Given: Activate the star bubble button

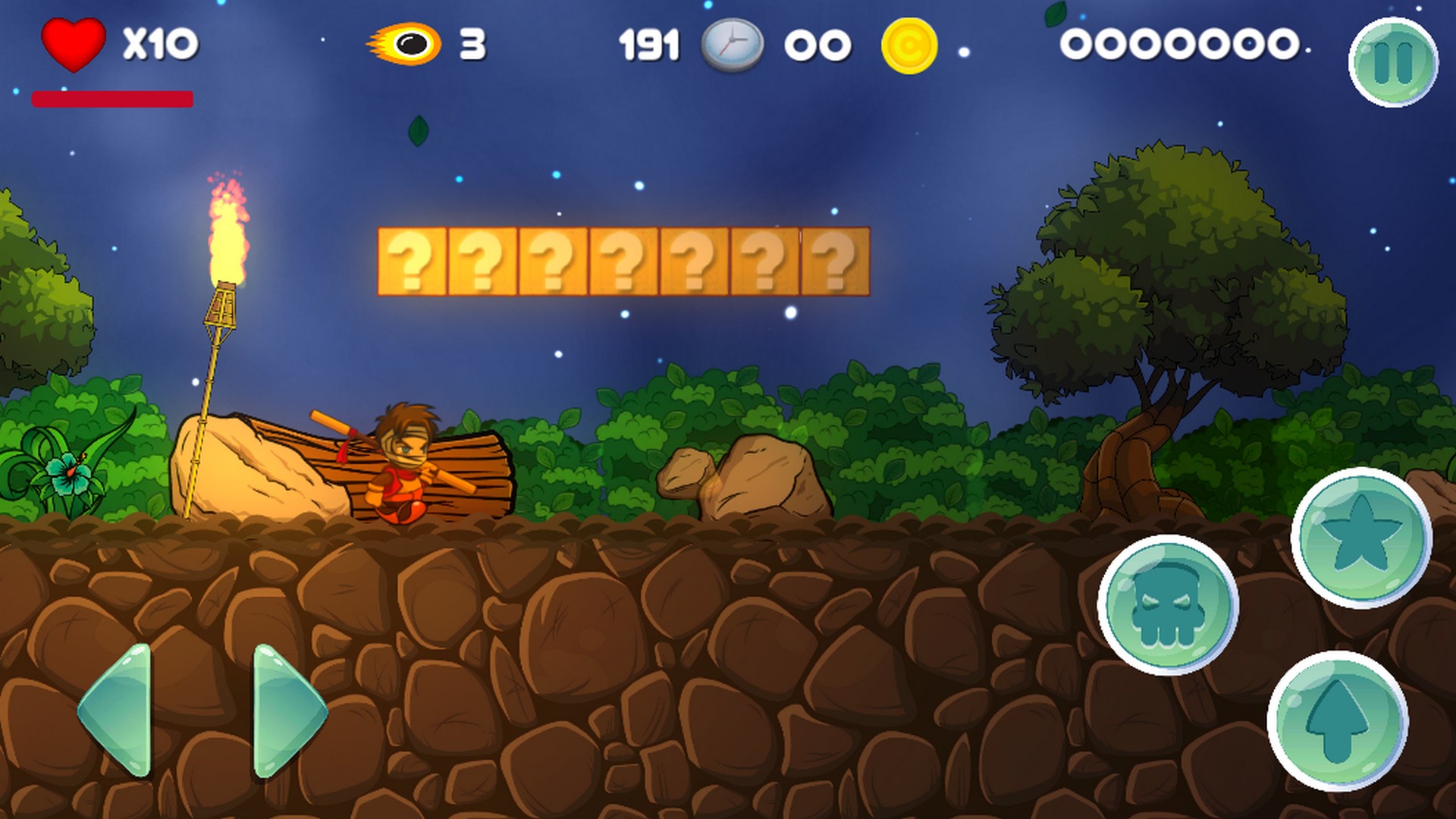Looking at the screenshot, I should 1361,538.
